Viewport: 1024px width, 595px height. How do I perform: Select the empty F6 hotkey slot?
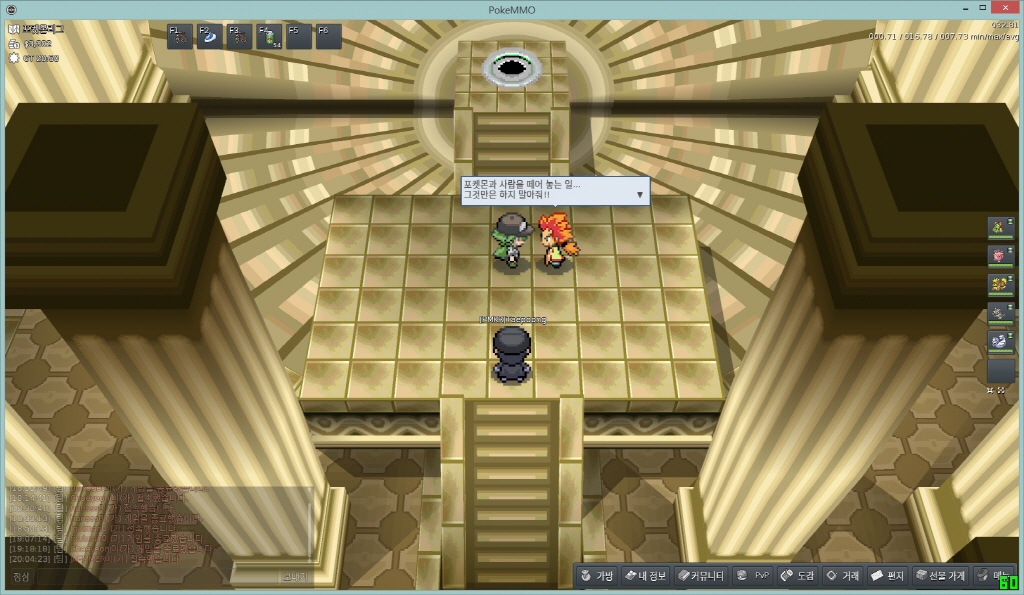click(x=329, y=37)
